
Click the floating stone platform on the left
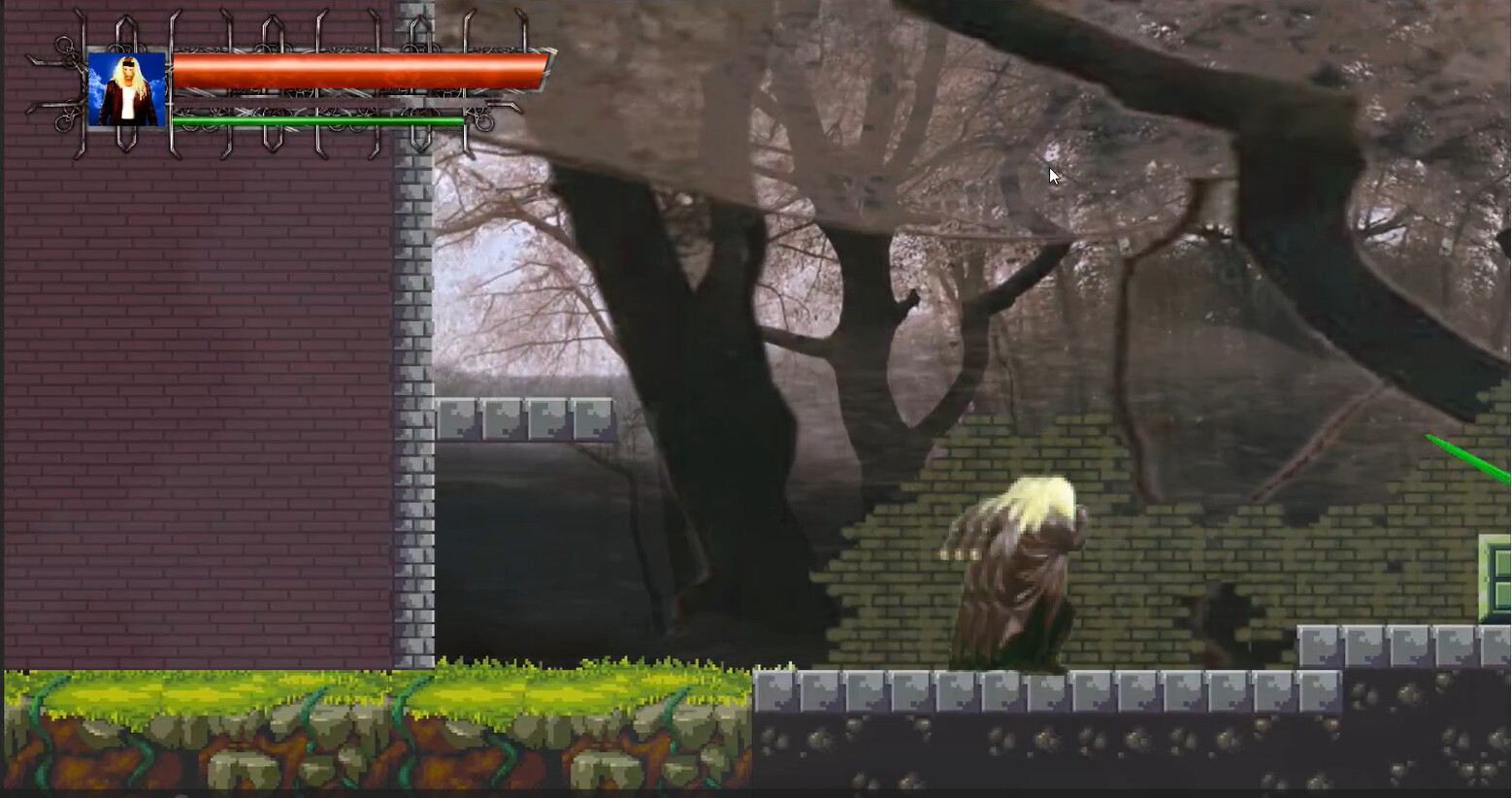529,419
